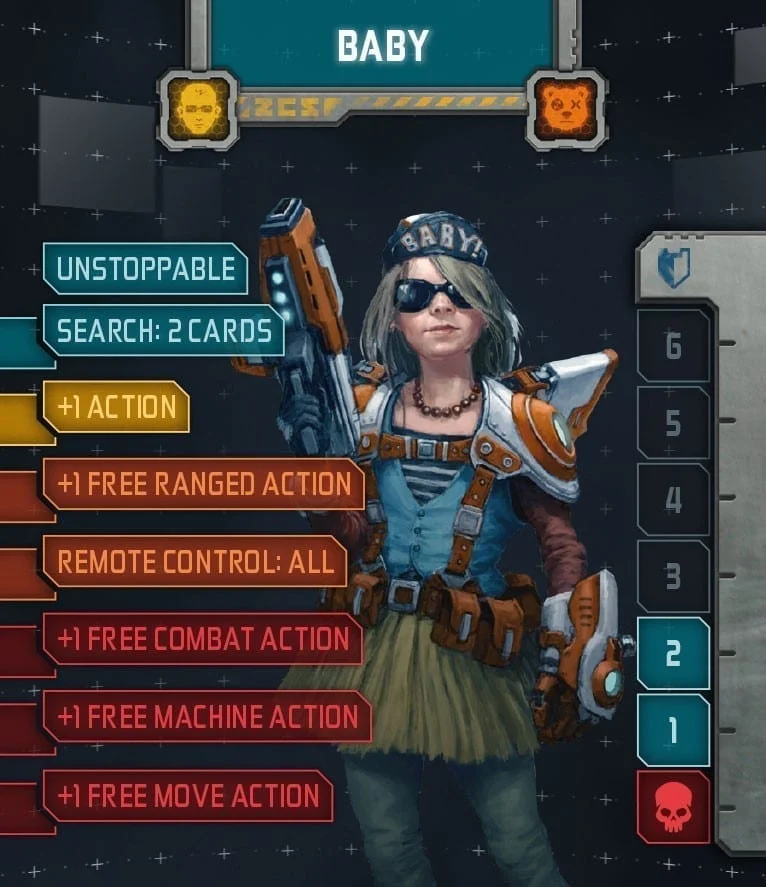Set armor track to level 5
The width and height of the screenshot is (766, 887).
pyautogui.click(x=673, y=423)
